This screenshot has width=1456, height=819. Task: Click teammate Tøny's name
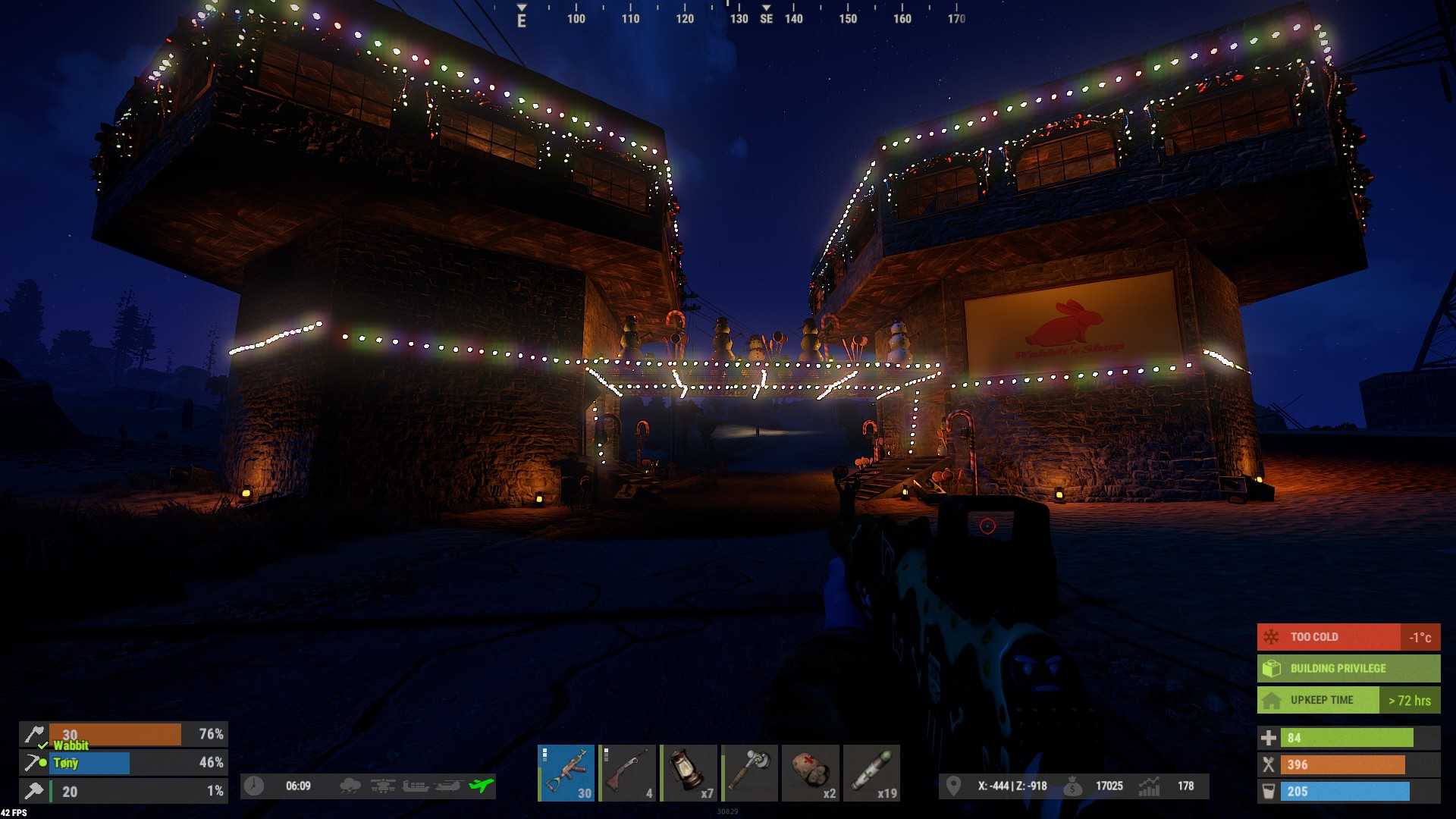[66, 763]
